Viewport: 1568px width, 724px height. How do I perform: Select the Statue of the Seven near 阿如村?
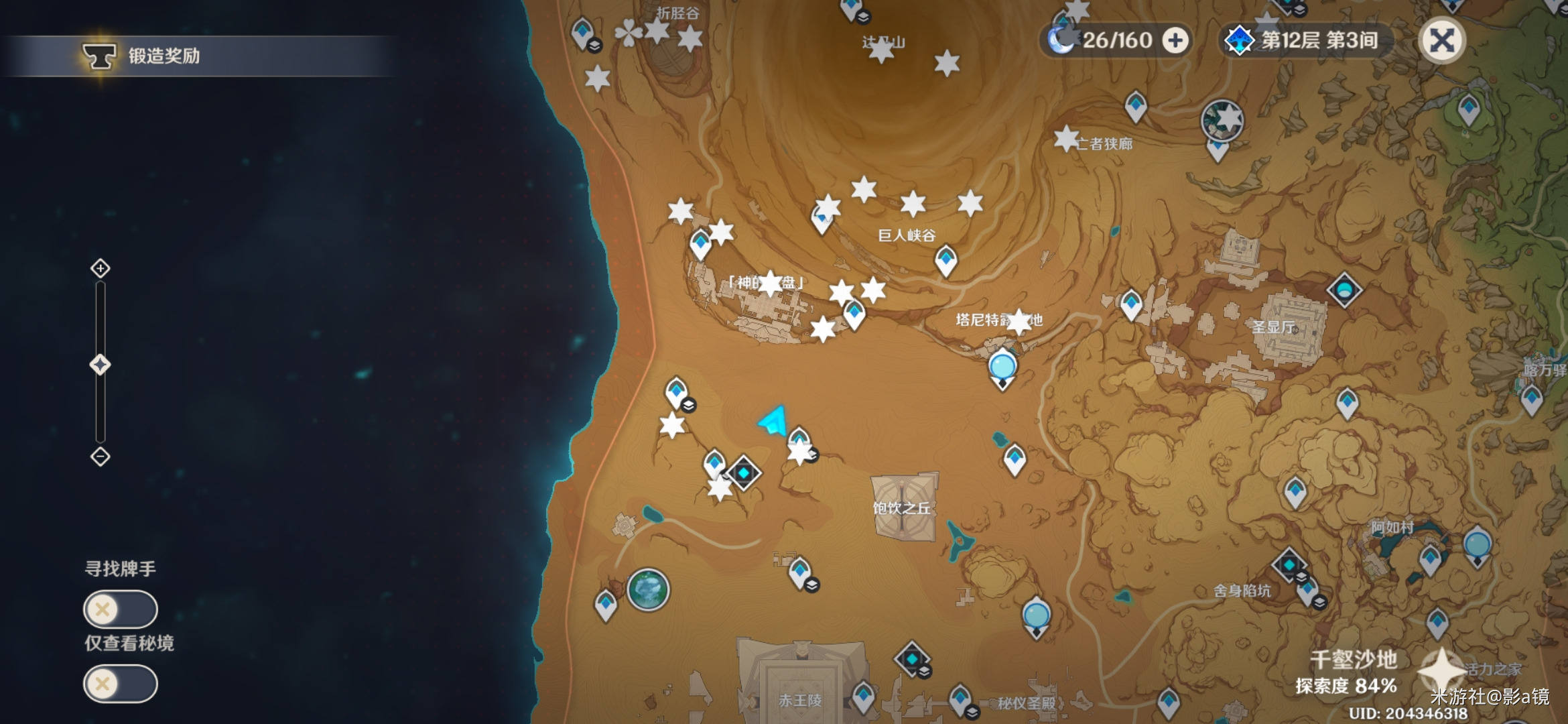[x=1477, y=546]
